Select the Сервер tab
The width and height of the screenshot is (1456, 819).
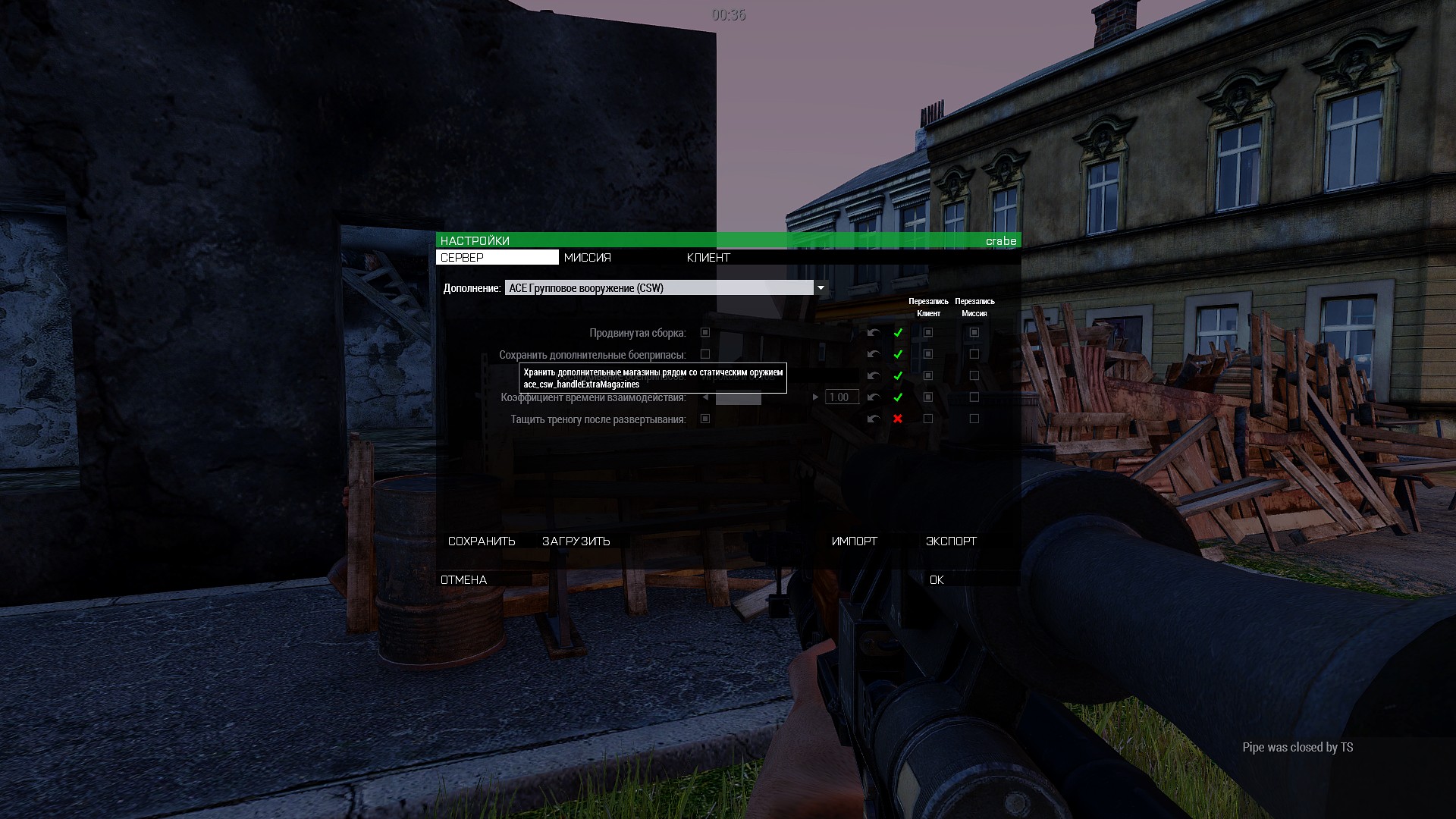pos(497,258)
